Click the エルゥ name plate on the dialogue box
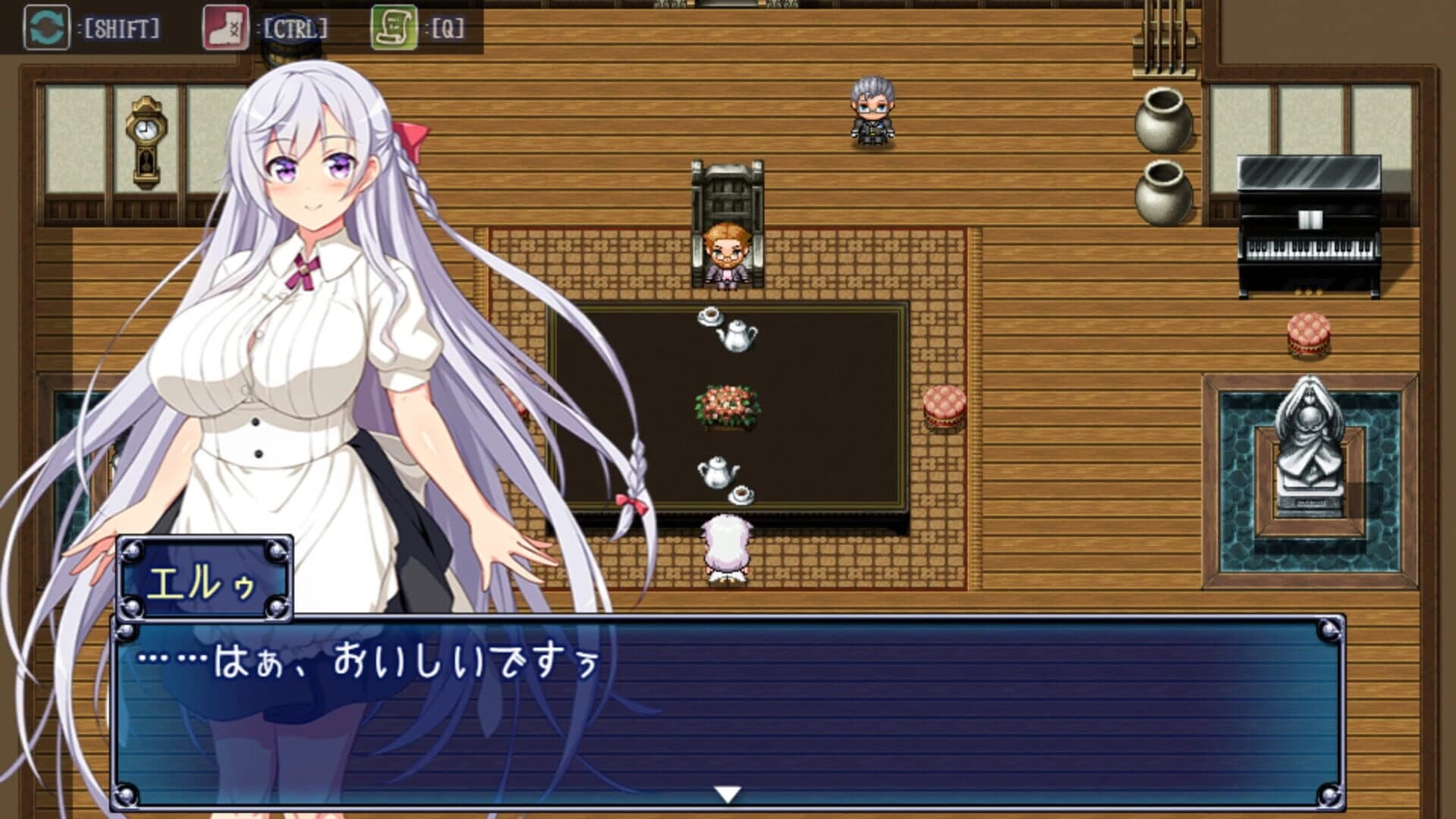 point(206,579)
